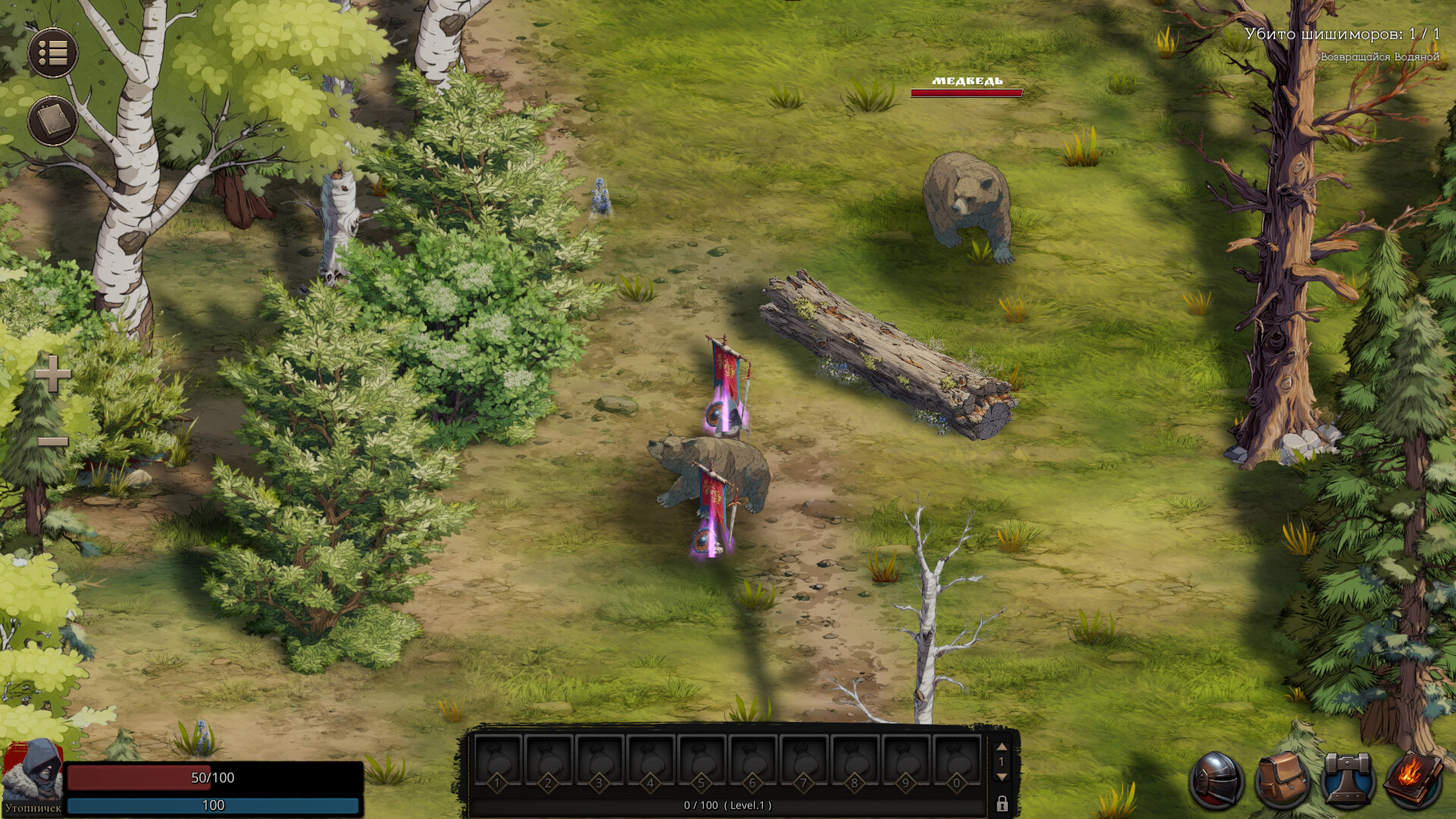Open the main menu list icon
The image size is (1456, 819).
click(x=52, y=52)
